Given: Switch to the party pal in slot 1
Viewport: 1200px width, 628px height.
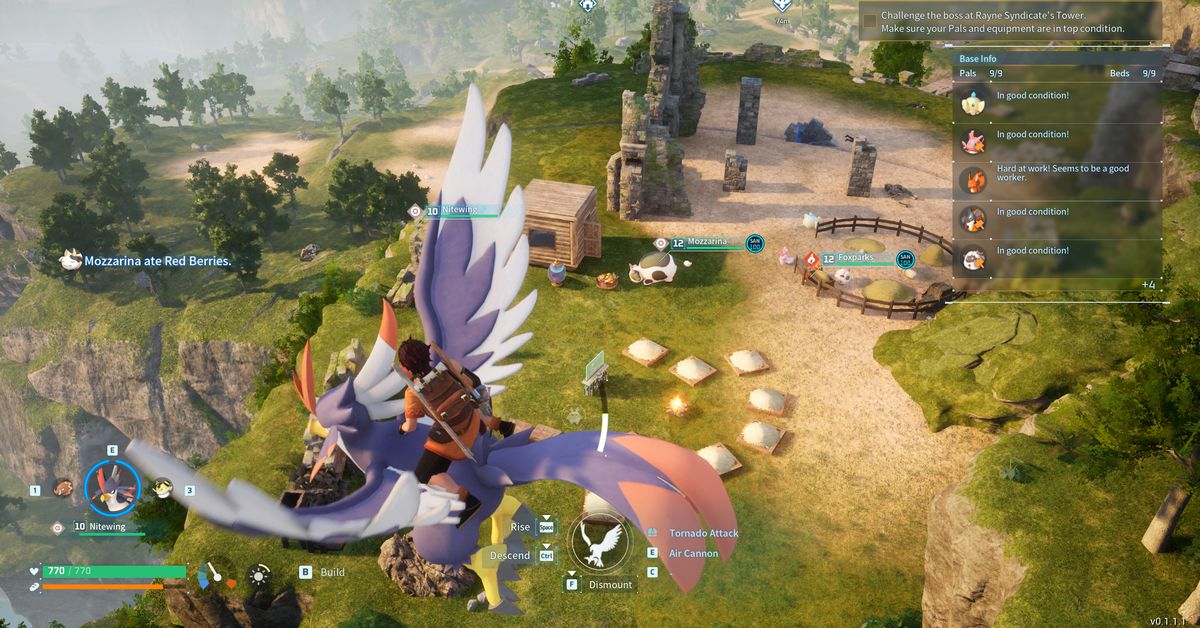Looking at the screenshot, I should point(63,489).
